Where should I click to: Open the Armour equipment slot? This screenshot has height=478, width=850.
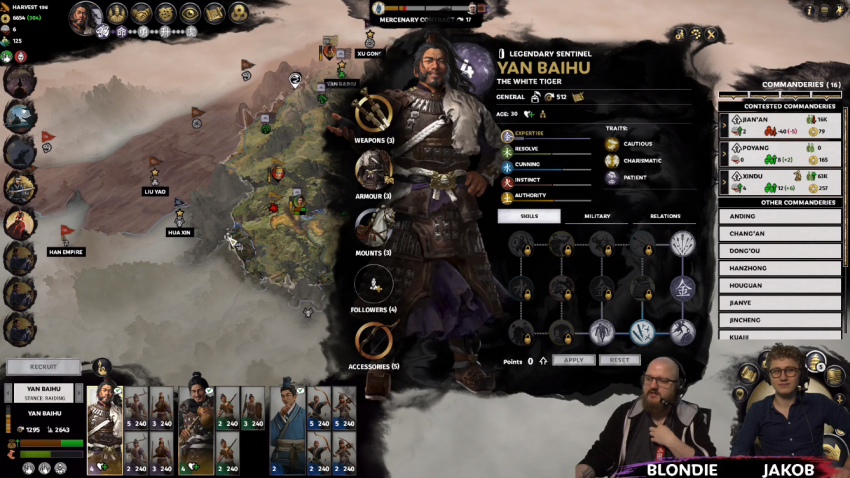click(373, 168)
